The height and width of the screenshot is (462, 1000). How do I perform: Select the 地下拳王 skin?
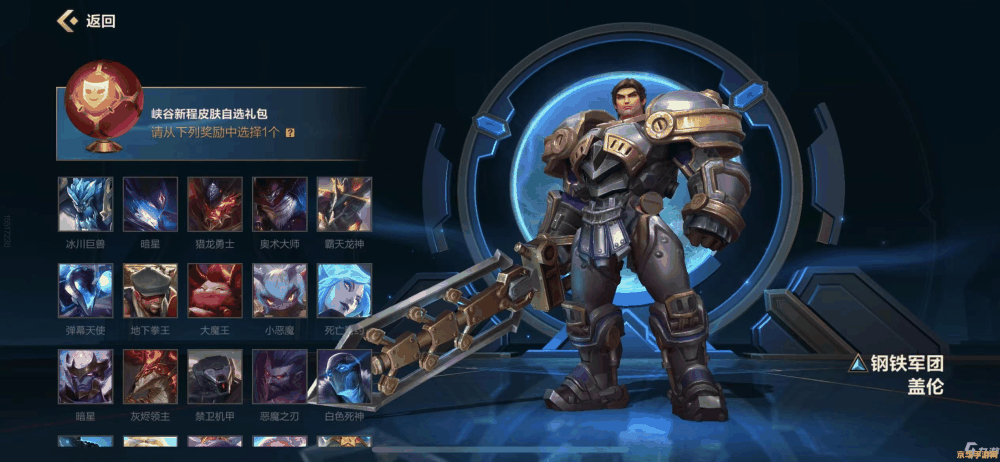(x=150, y=290)
